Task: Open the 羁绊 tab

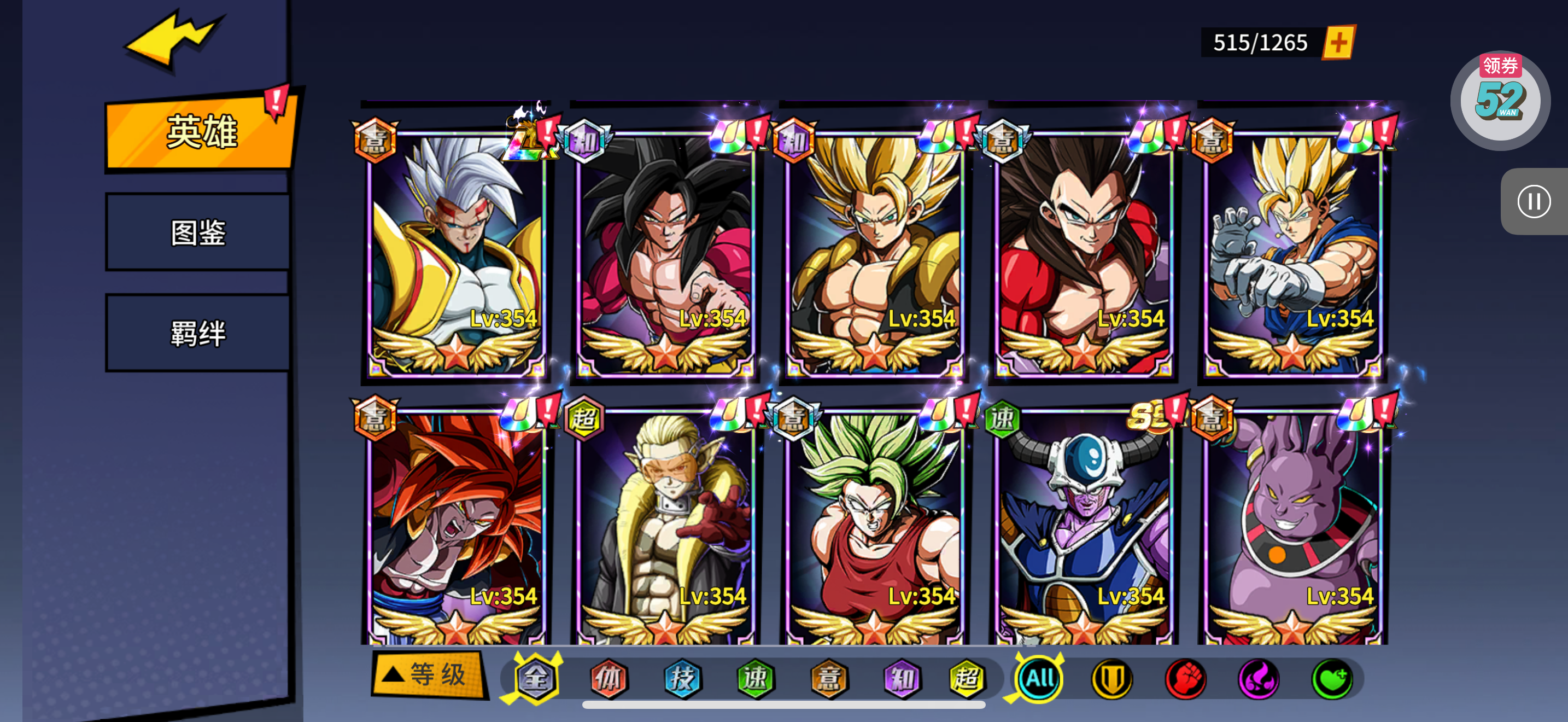Action: (198, 333)
